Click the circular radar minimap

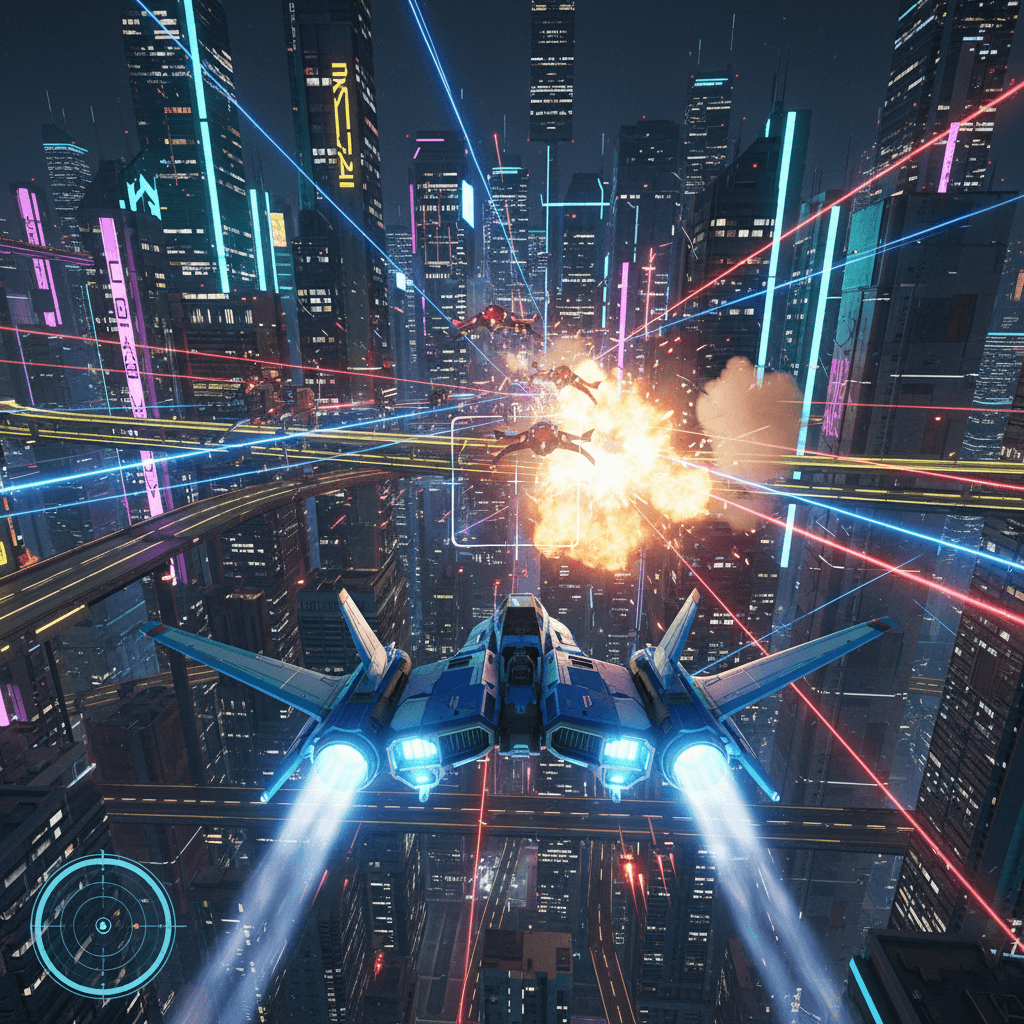click(x=102, y=926)
